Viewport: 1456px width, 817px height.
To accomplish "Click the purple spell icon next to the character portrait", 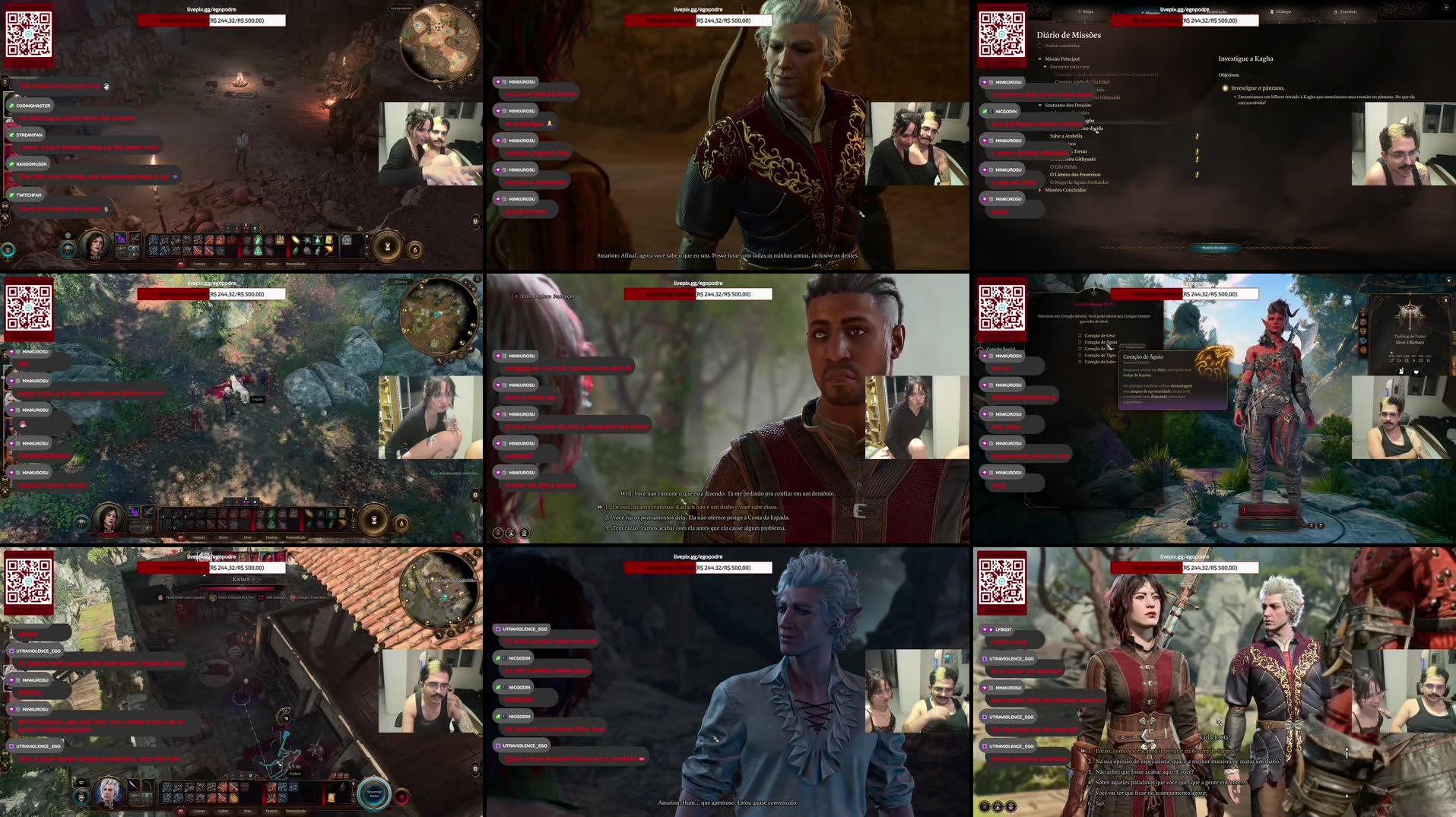I will point(119,238).
